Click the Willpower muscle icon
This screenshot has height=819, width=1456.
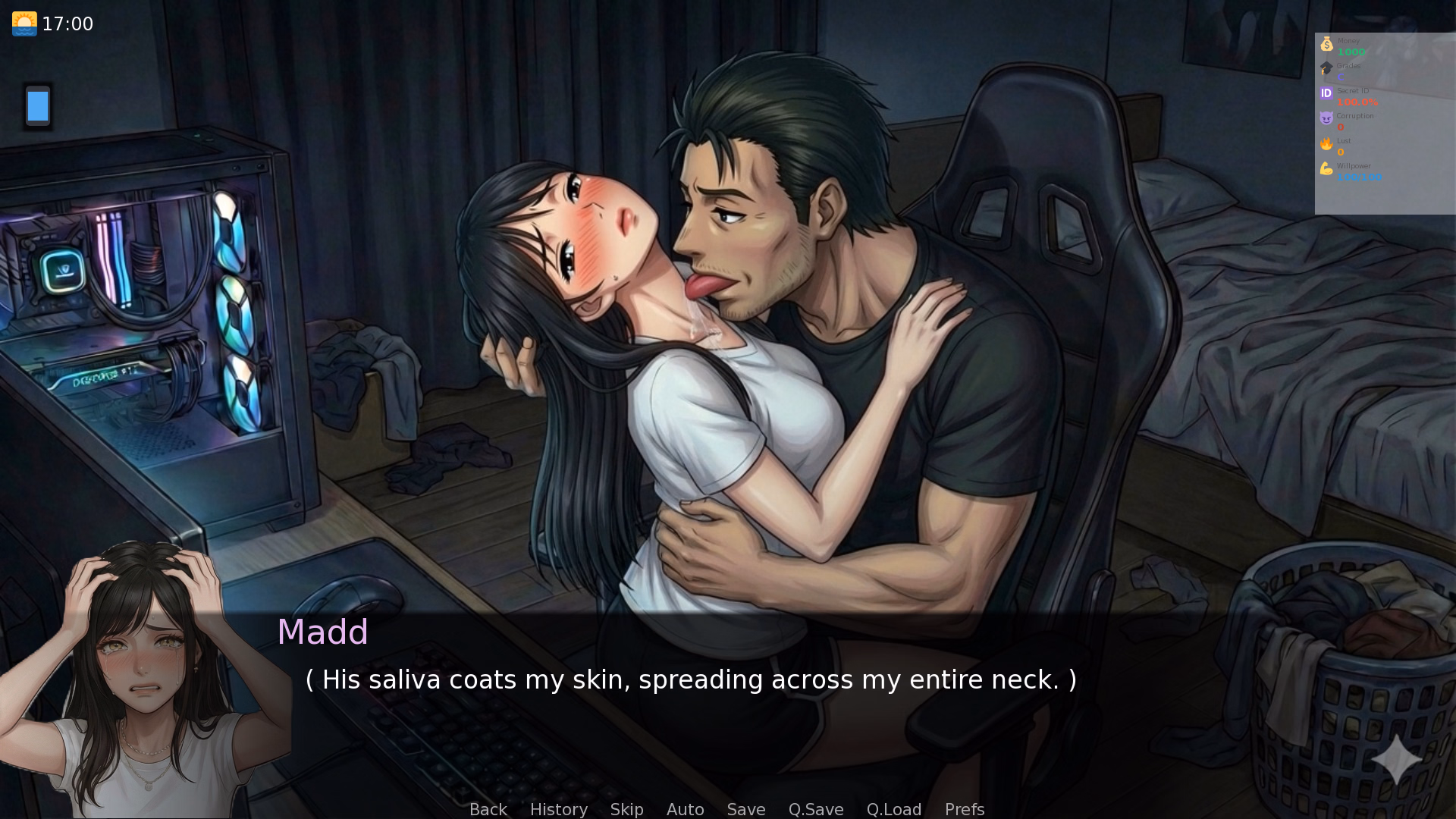click(1326, 168)
